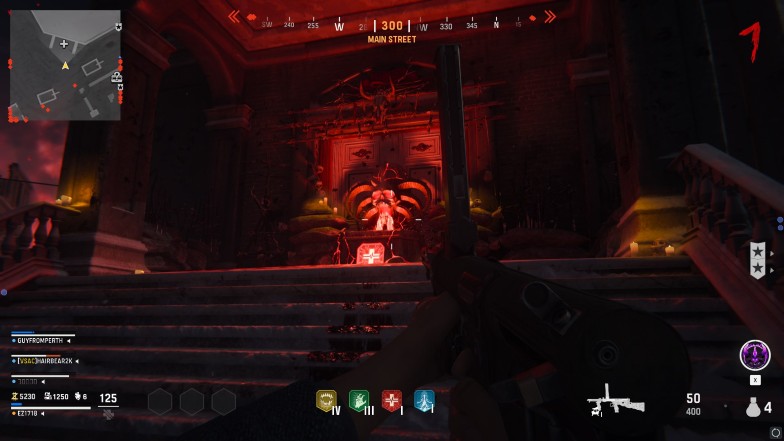Choose the green tier III perk icon

[x=359, y=401]
